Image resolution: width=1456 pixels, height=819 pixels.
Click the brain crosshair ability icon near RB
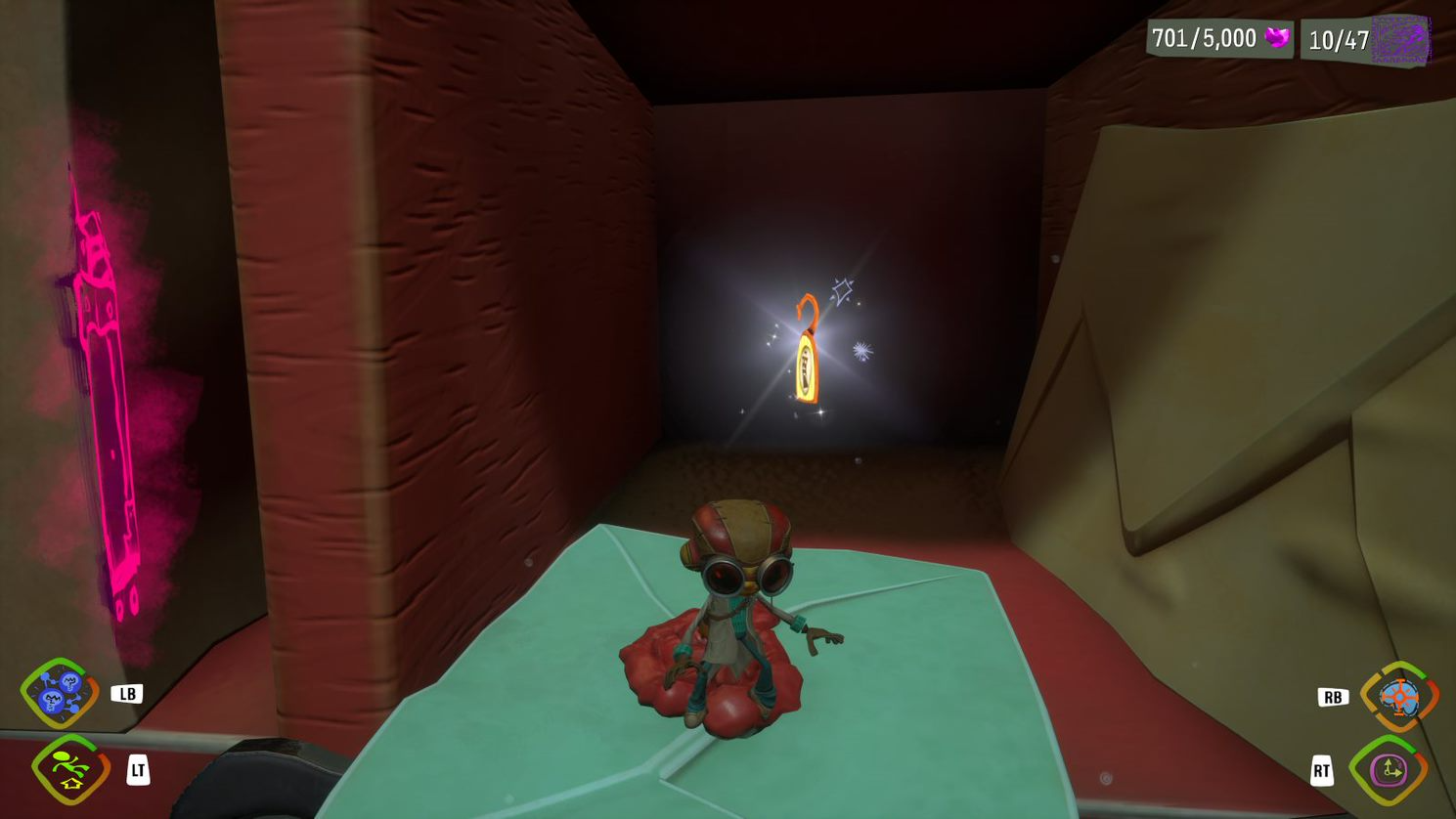(x=1400, y=696)
